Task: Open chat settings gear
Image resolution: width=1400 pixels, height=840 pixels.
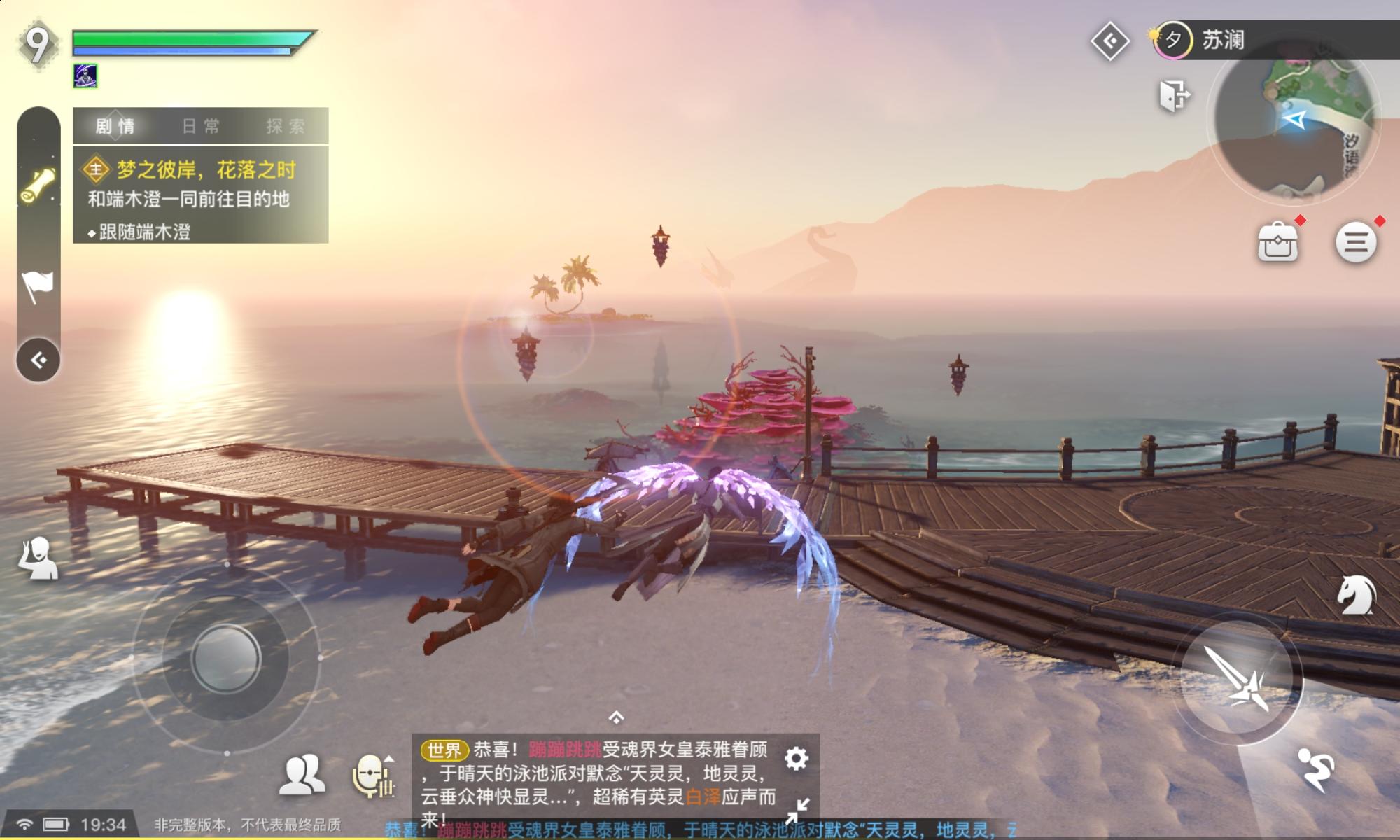Action: [x=796, y=758]
